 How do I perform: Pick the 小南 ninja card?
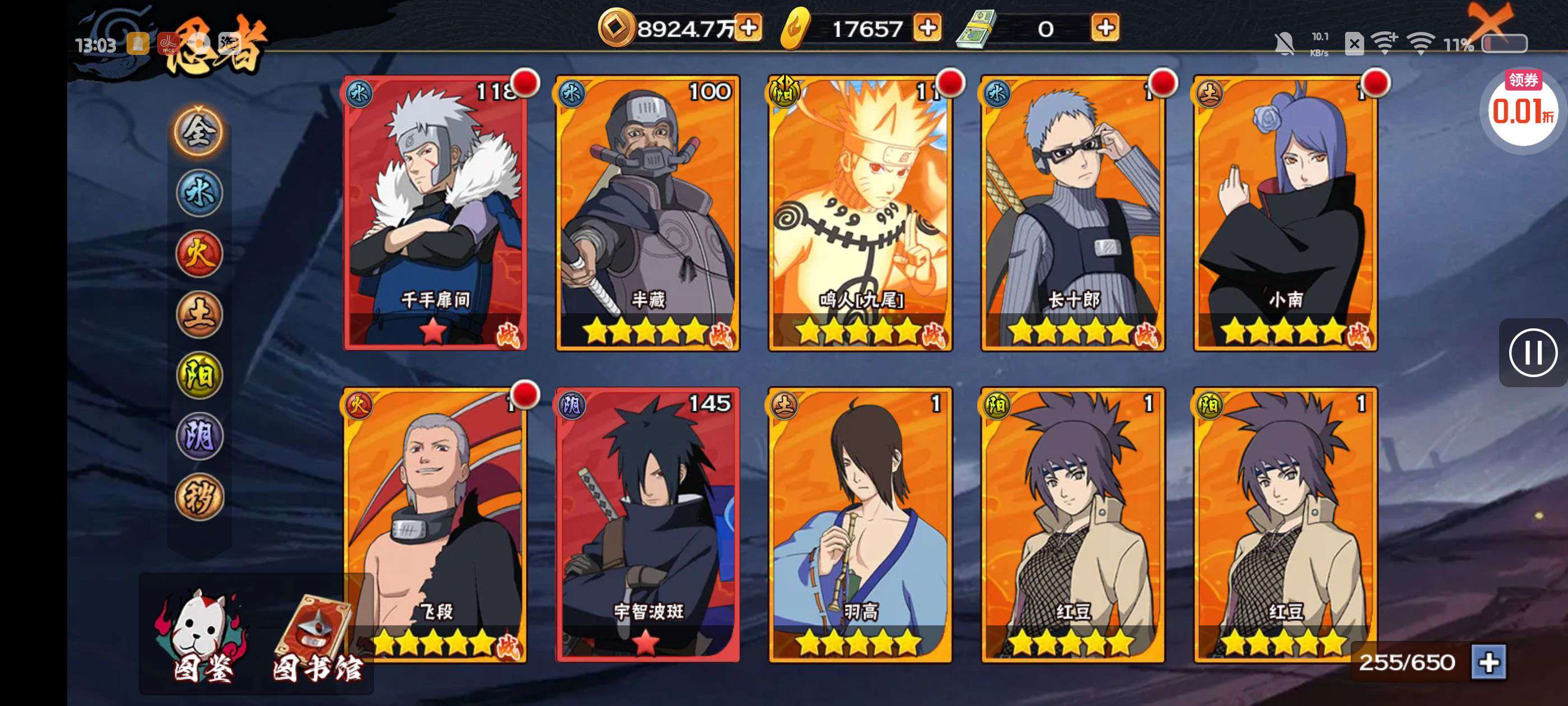(1285, 212)
